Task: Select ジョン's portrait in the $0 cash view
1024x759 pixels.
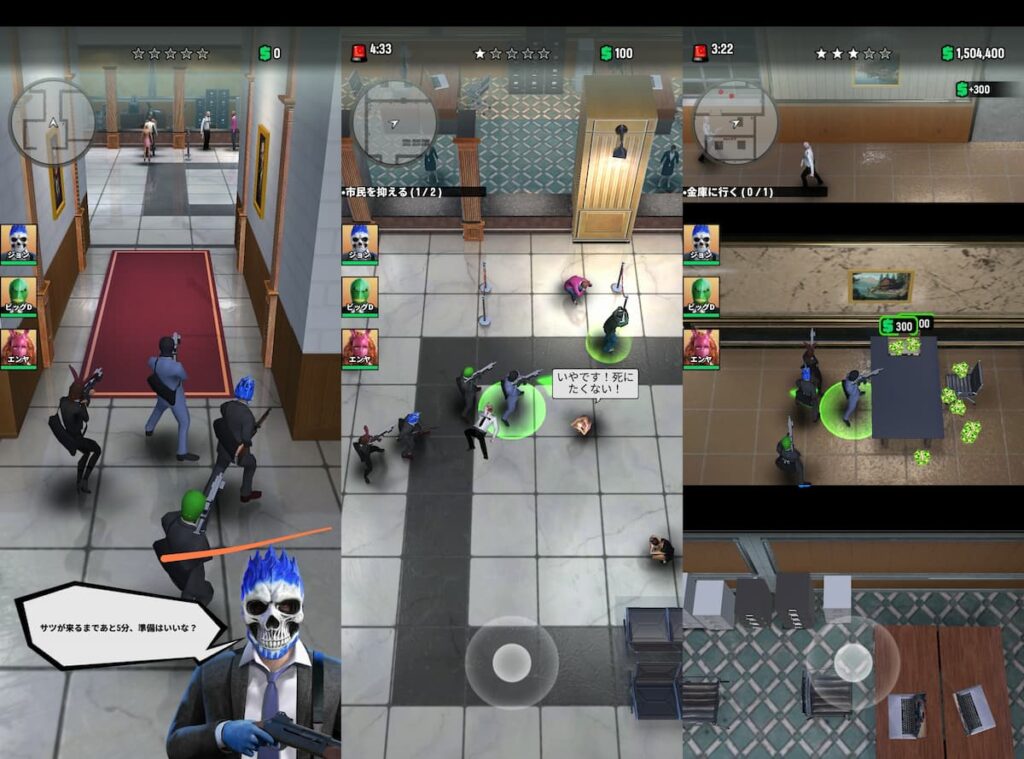Action: [18, 243]
